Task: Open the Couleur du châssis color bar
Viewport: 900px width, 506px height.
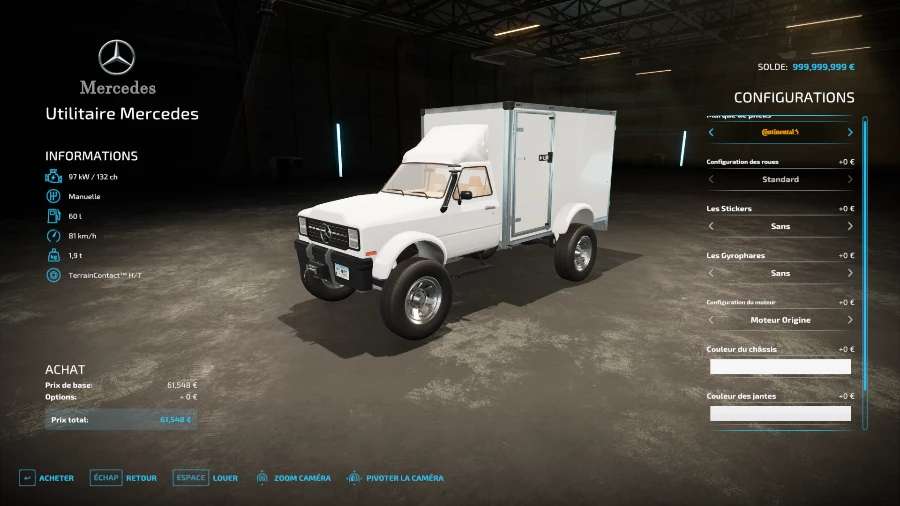Action: click(780, 367)
